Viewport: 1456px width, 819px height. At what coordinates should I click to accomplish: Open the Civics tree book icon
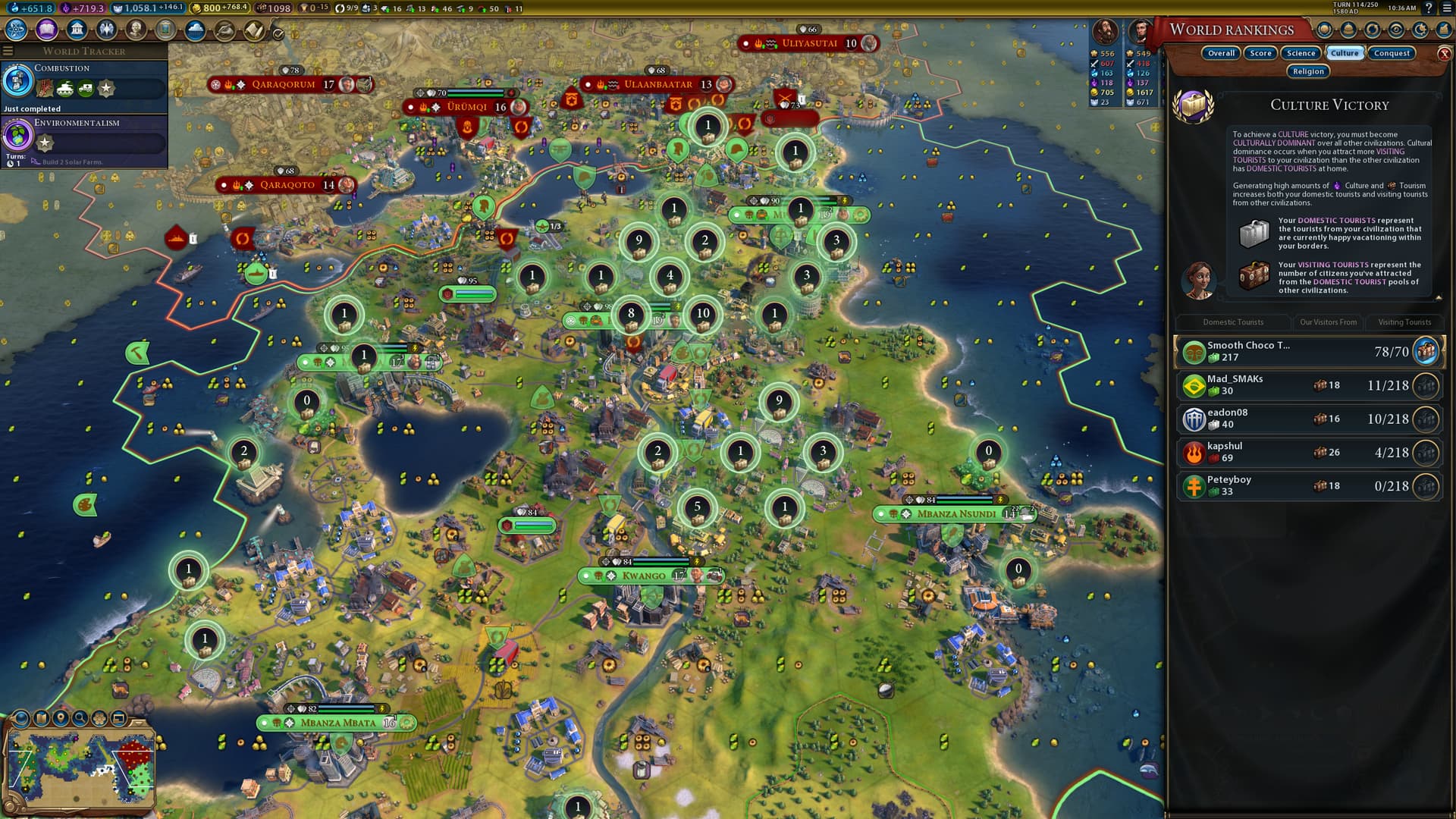47,30
